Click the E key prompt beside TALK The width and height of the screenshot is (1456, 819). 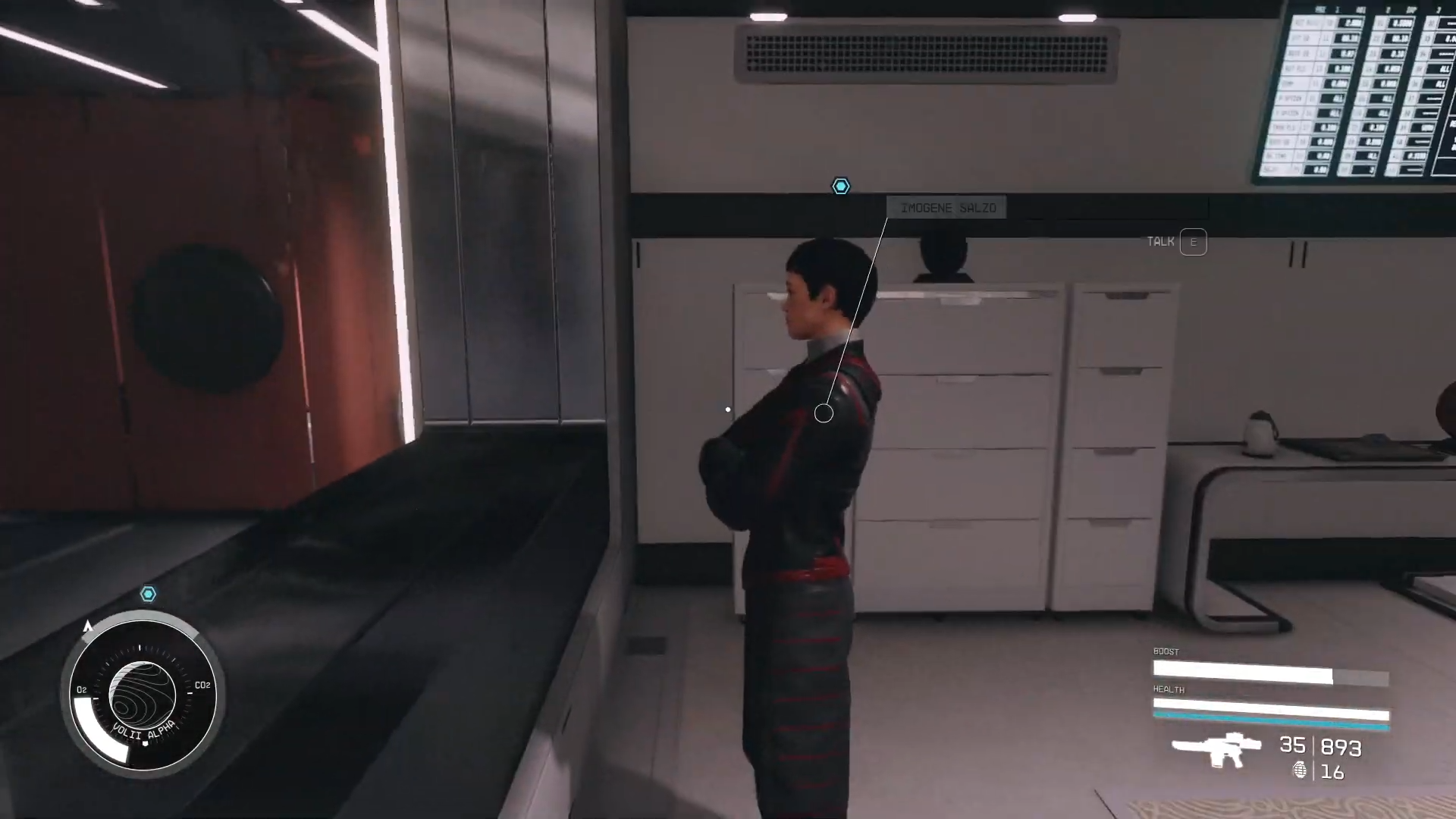(x=1194, y=242)
